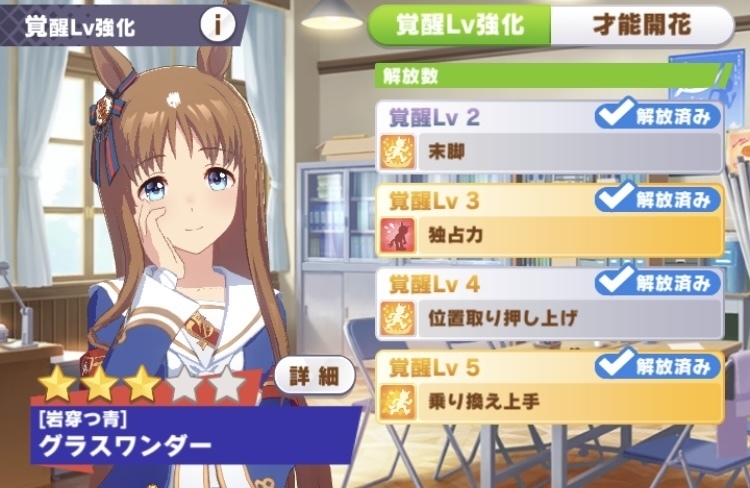Show info via the i icon
This screenshot has height=488, width=750.
[x=218, y=25]
